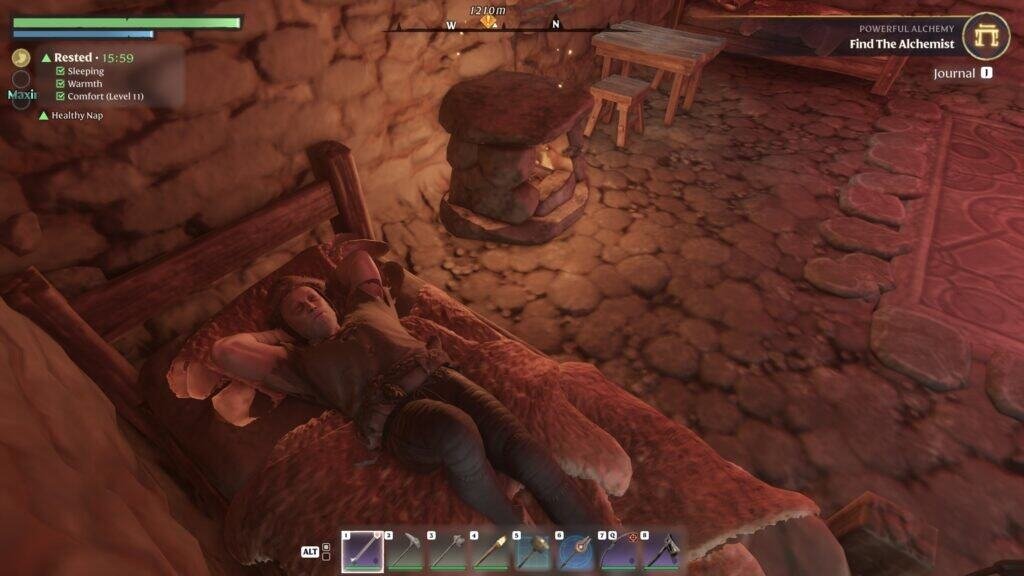Click the orange quest marker on compass
1024x576 pixels.
pos(488,21)
